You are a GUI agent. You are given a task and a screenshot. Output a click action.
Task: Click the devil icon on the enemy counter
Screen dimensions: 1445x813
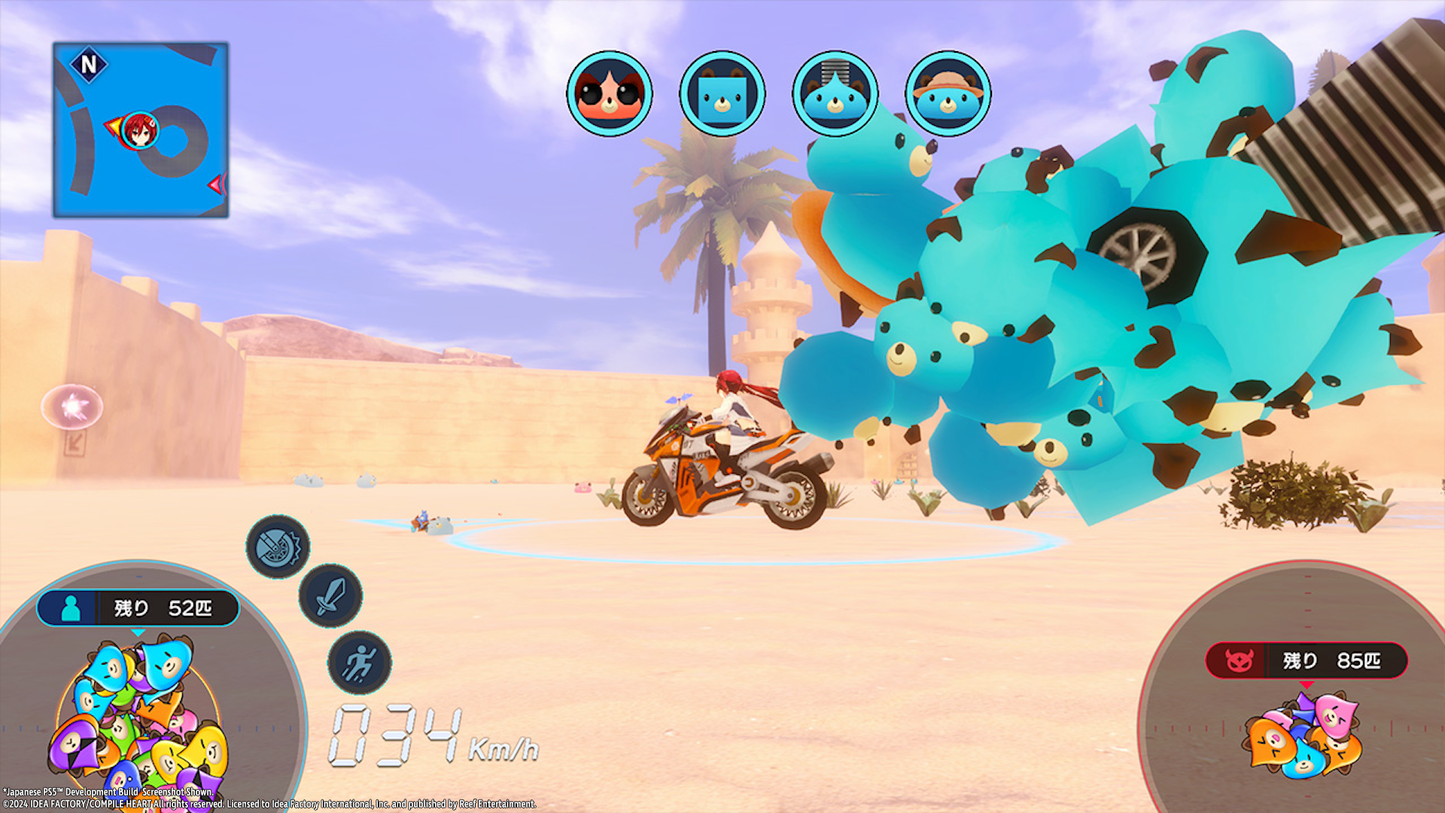coord(1240,659)
